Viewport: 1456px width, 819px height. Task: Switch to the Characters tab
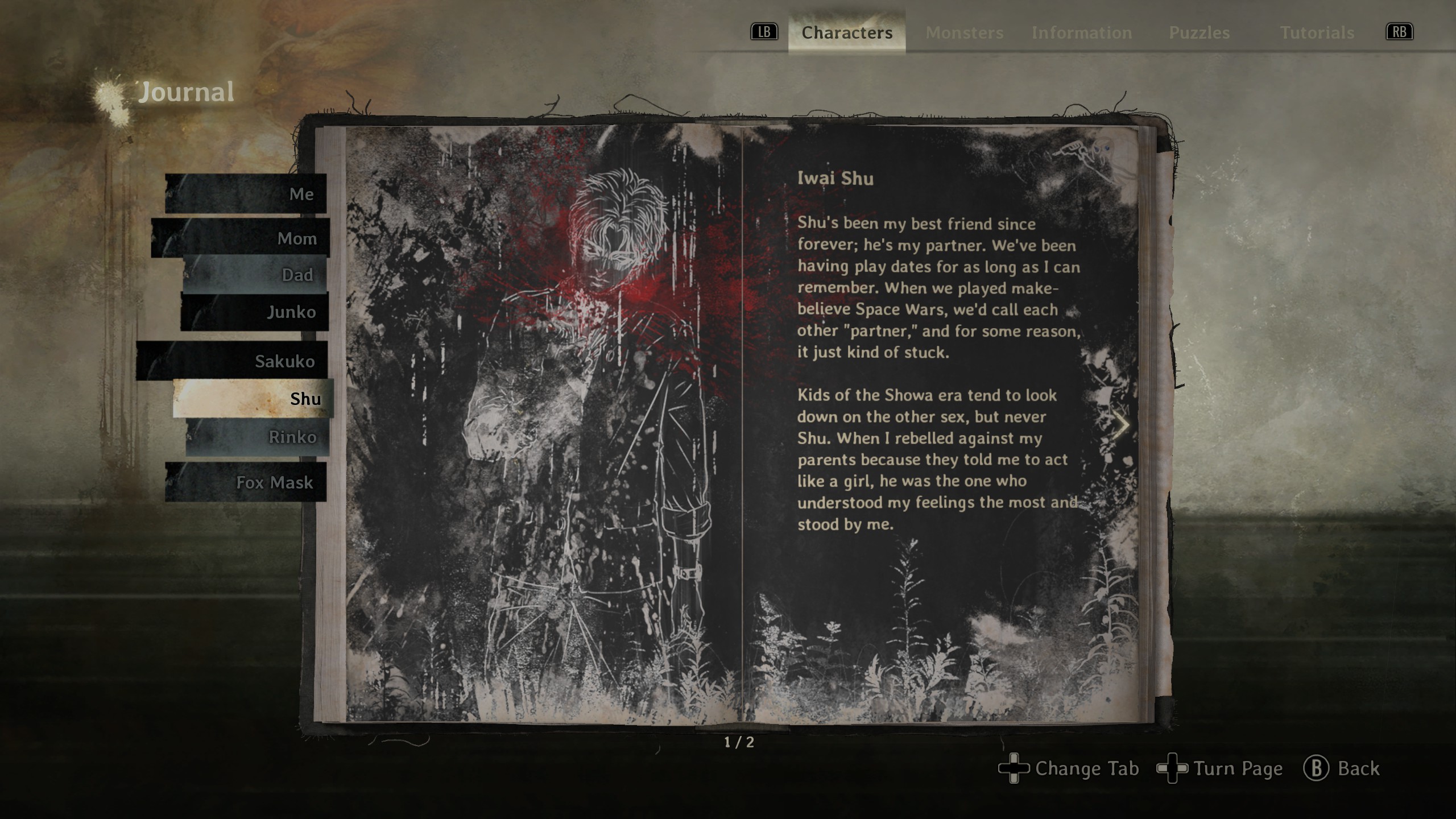tap(846, 33)
